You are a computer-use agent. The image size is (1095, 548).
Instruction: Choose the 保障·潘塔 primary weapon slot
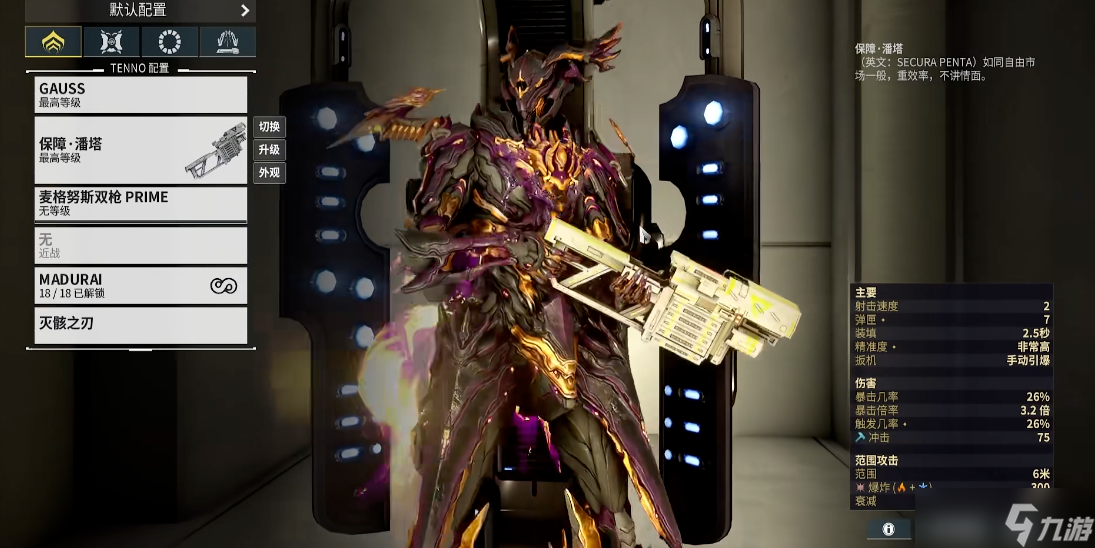[x=140, y=150]
